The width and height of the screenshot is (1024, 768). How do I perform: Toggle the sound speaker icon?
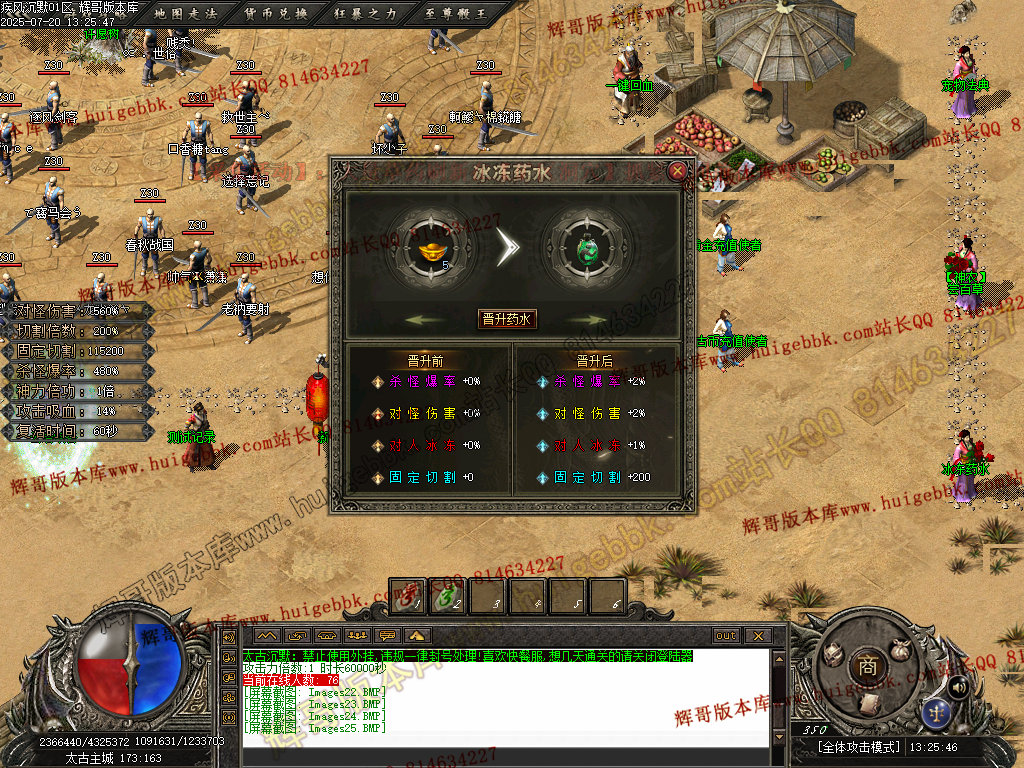(x=958, y=686)
